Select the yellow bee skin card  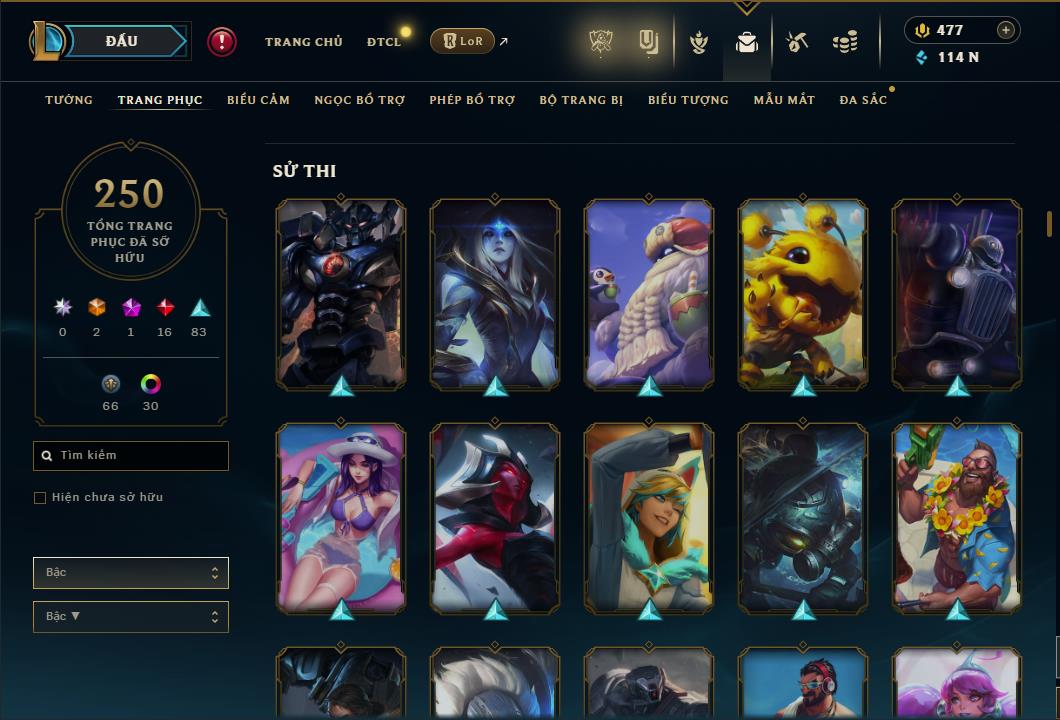(x=803, y=295)
